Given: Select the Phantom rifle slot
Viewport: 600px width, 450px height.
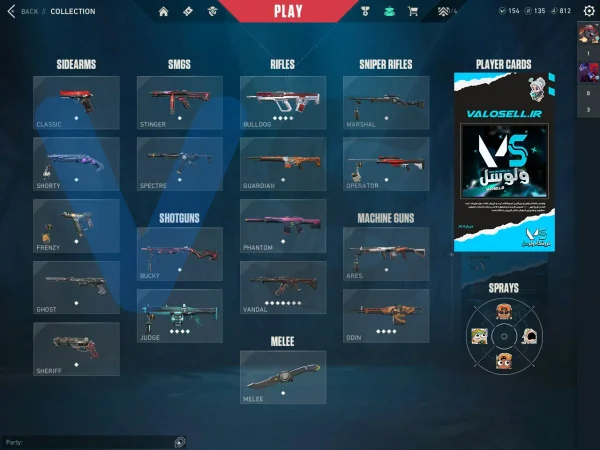Looking at the screenshot, I should tap(283, 224).
